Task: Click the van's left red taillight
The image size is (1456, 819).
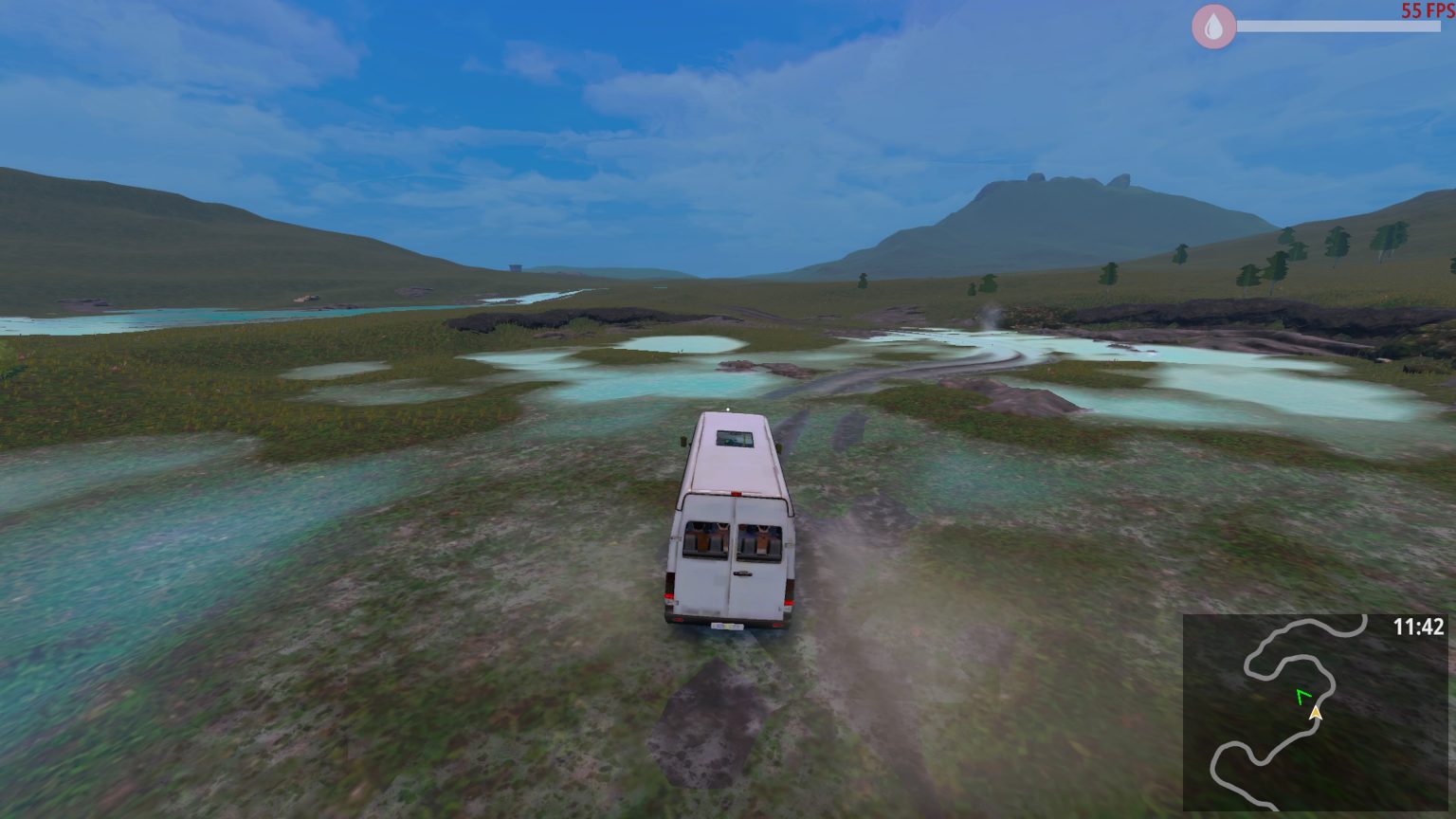Action: (666, 597)
